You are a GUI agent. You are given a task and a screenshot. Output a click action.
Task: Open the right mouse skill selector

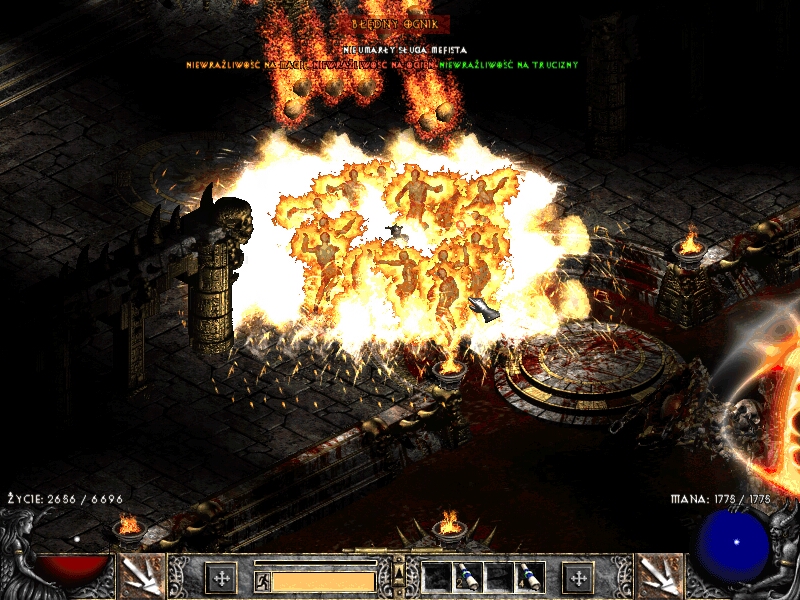point(659,576)
